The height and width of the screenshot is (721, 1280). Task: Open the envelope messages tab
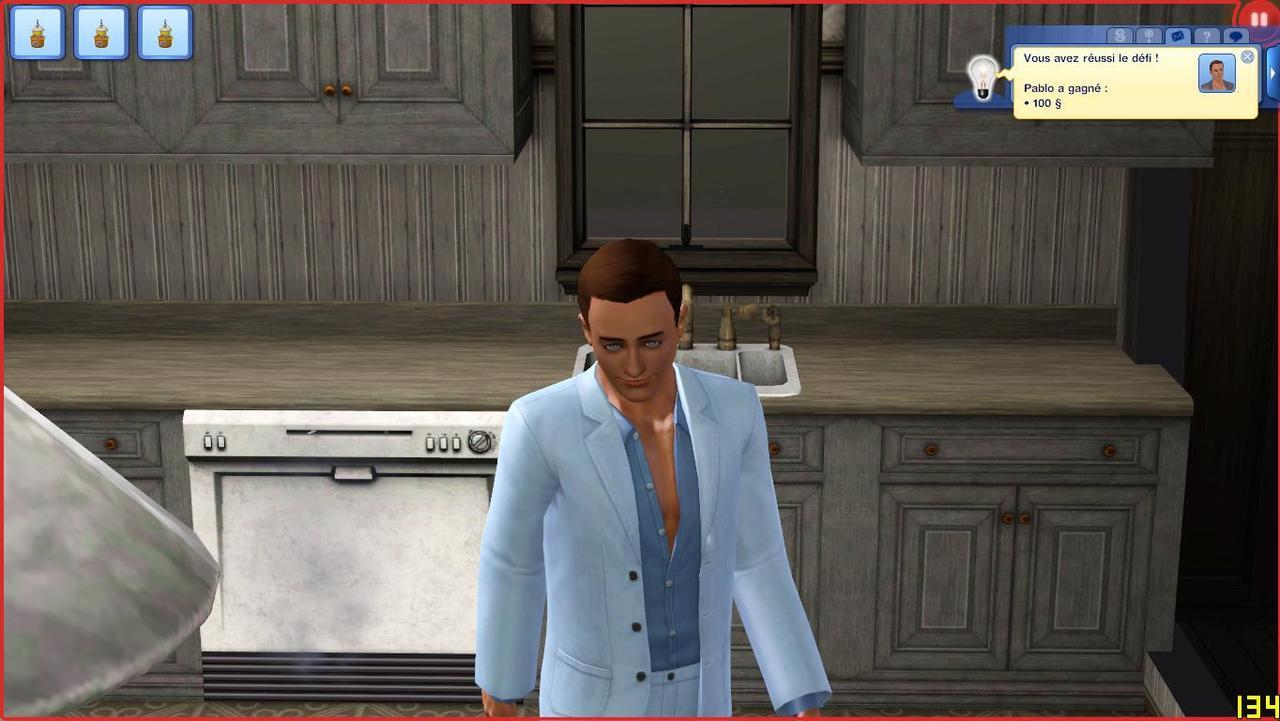(1177, 36)
